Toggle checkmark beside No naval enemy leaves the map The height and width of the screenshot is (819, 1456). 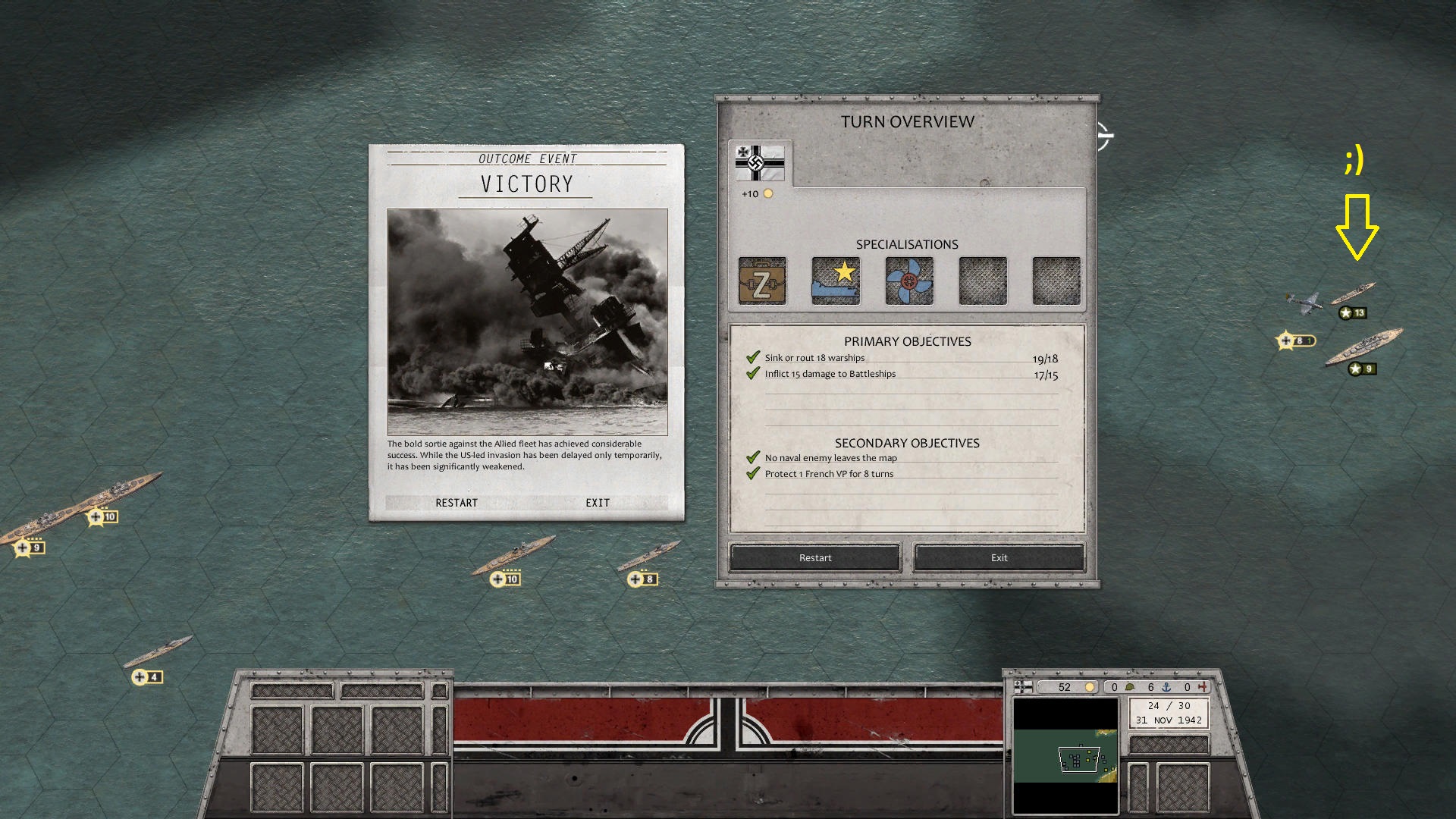(752, 457)
